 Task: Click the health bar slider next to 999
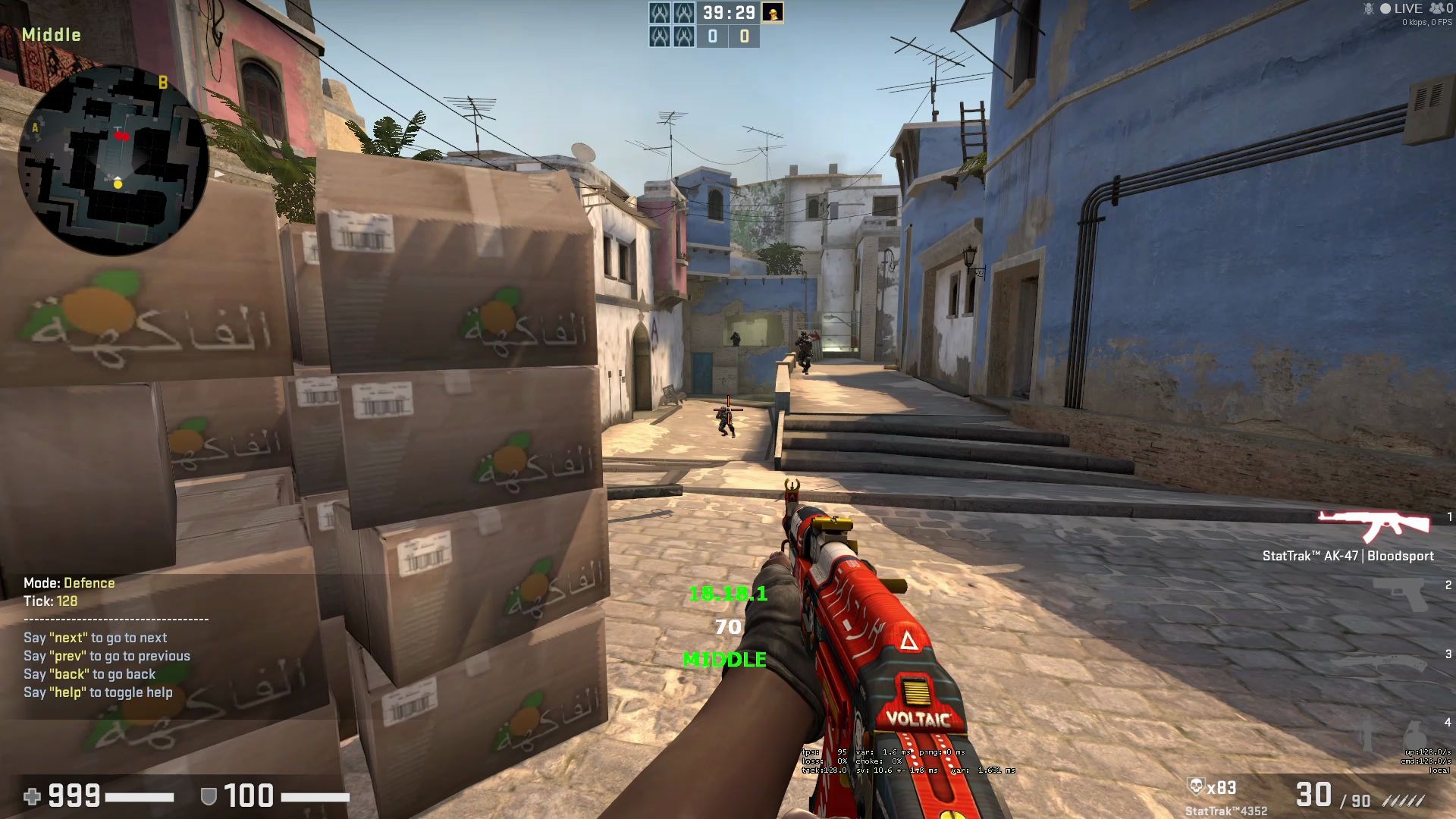(x=140, y=797)
